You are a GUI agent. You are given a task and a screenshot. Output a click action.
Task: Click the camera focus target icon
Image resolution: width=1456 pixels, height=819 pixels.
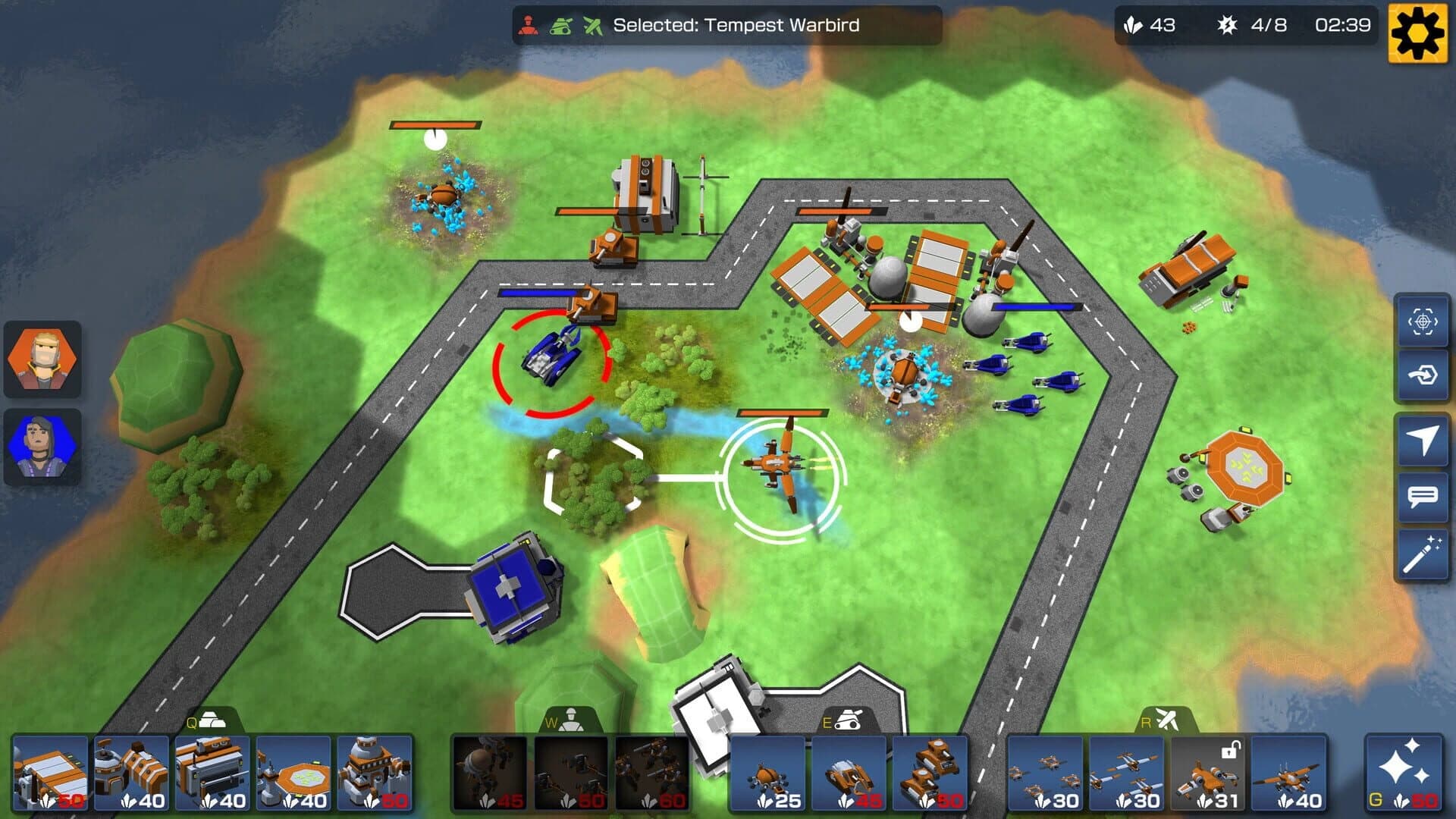pyautogui.click(x=1423, y=322)
